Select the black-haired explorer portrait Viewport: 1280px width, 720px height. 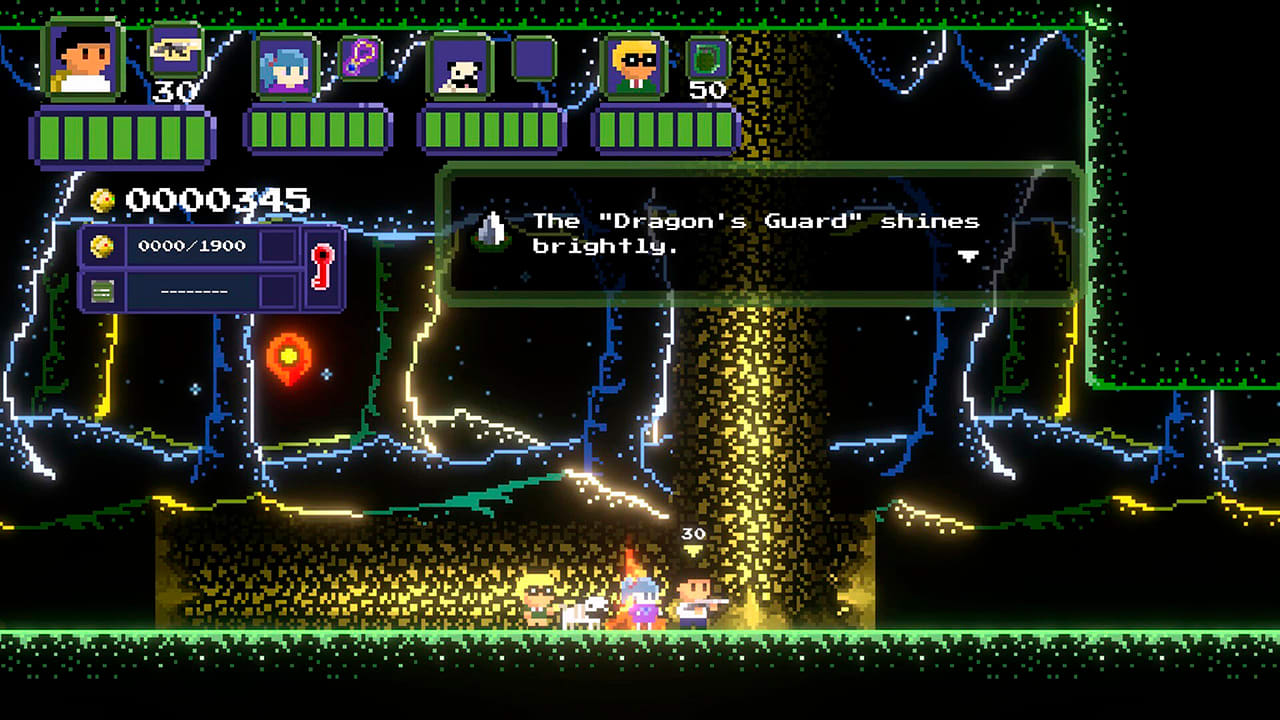[x=84, y=62]
